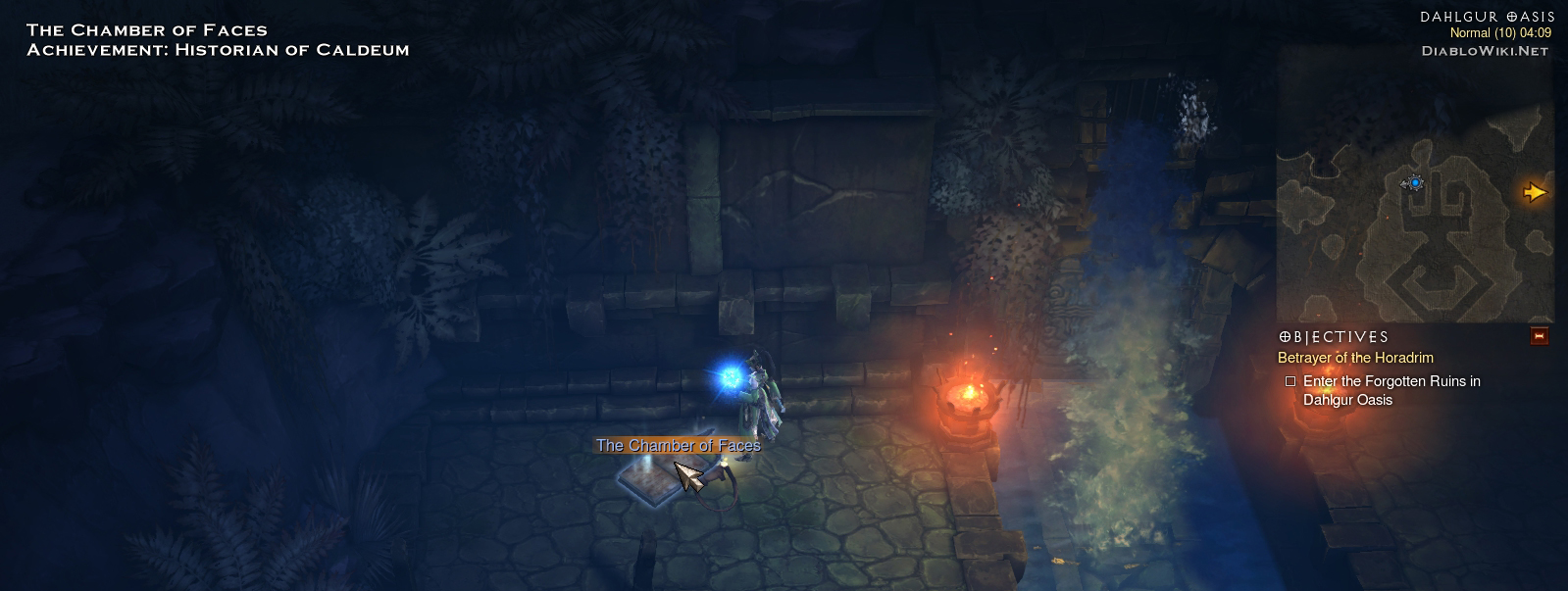Image resolution: width=1568 pixels, height=591 pixels.
Task: Select the Betrayer of the Horadrim quest
Action: tap(1355, 358)
